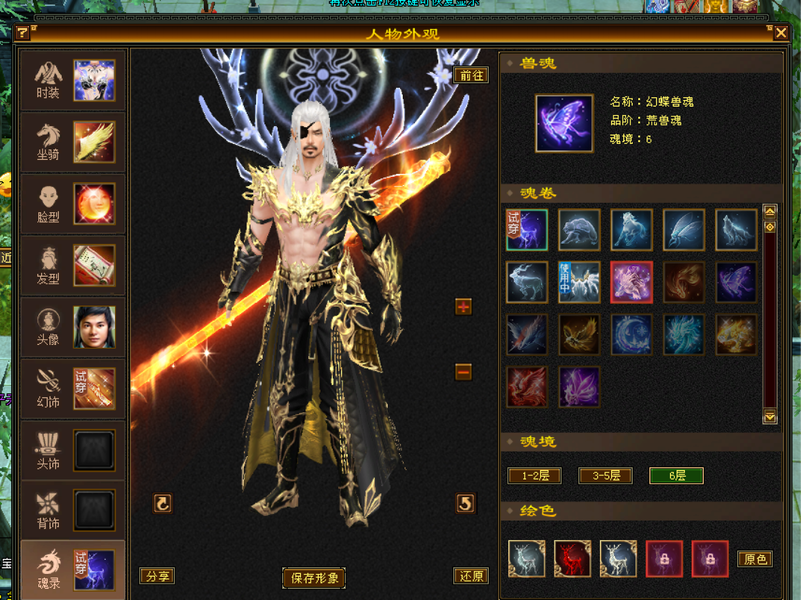The width and height of the screenshot is (801, 600).
Task: Select the 头饰 headwear category
Action: point(72,450)
